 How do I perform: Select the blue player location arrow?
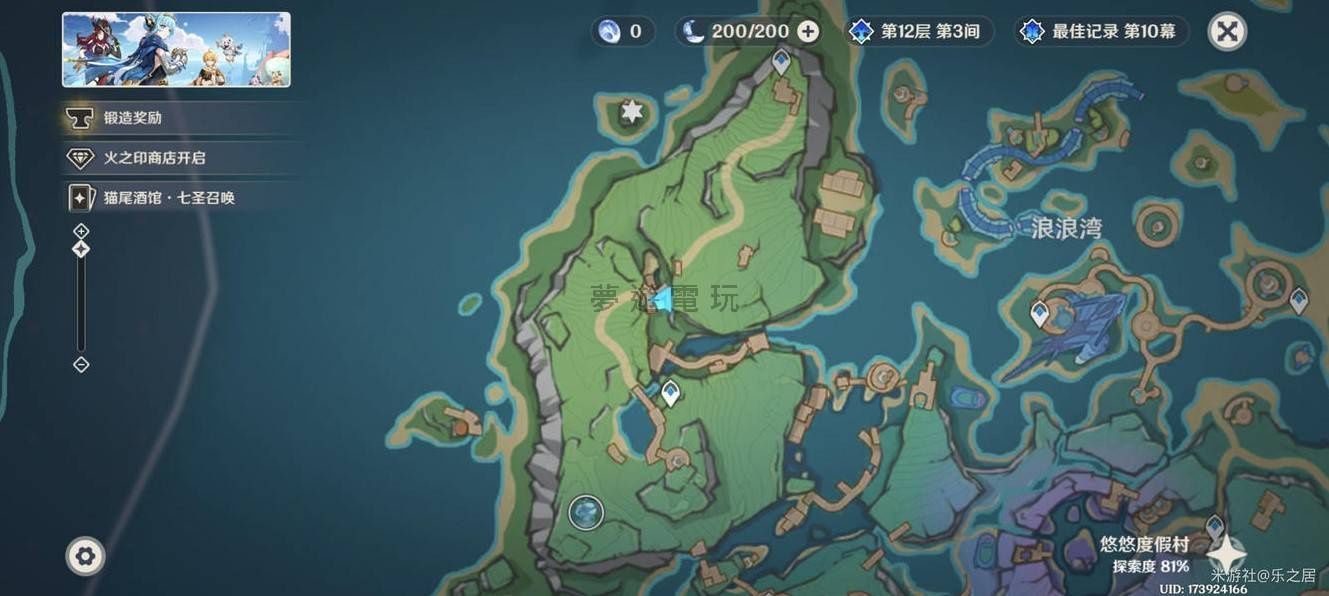[x=663, y=299]
